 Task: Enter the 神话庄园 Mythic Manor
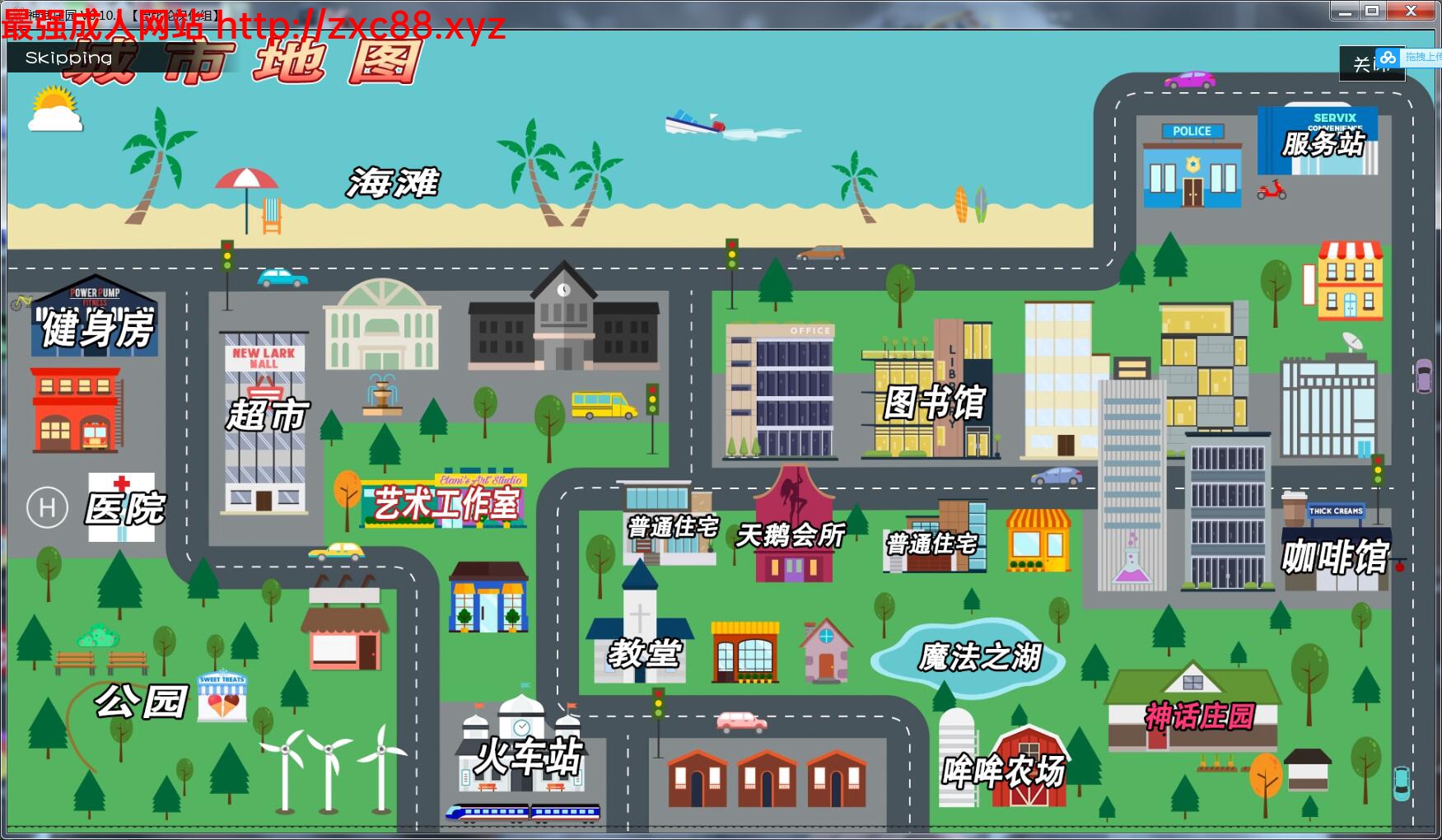(x=1199, y=714)
